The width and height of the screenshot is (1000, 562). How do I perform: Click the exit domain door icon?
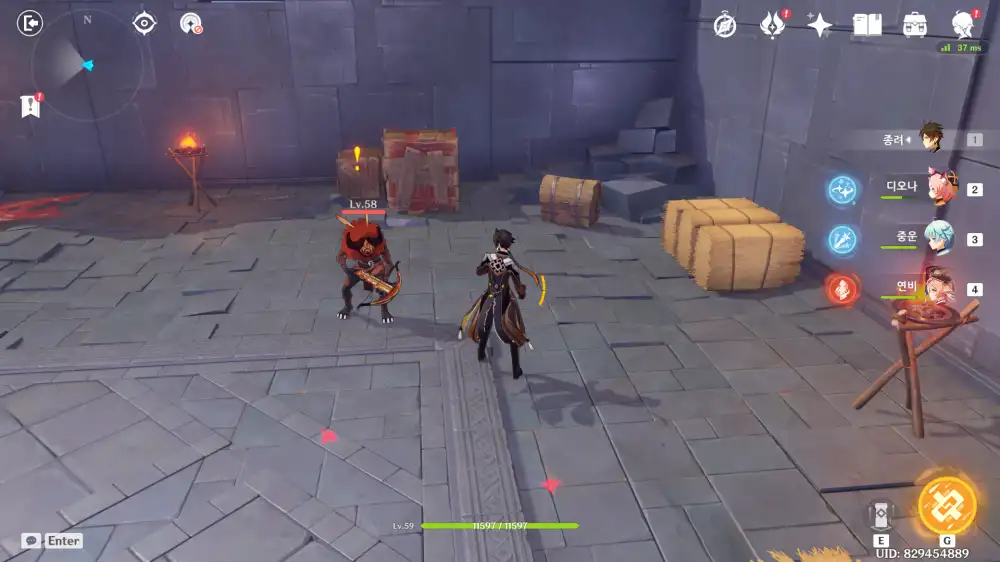[31, 23]
